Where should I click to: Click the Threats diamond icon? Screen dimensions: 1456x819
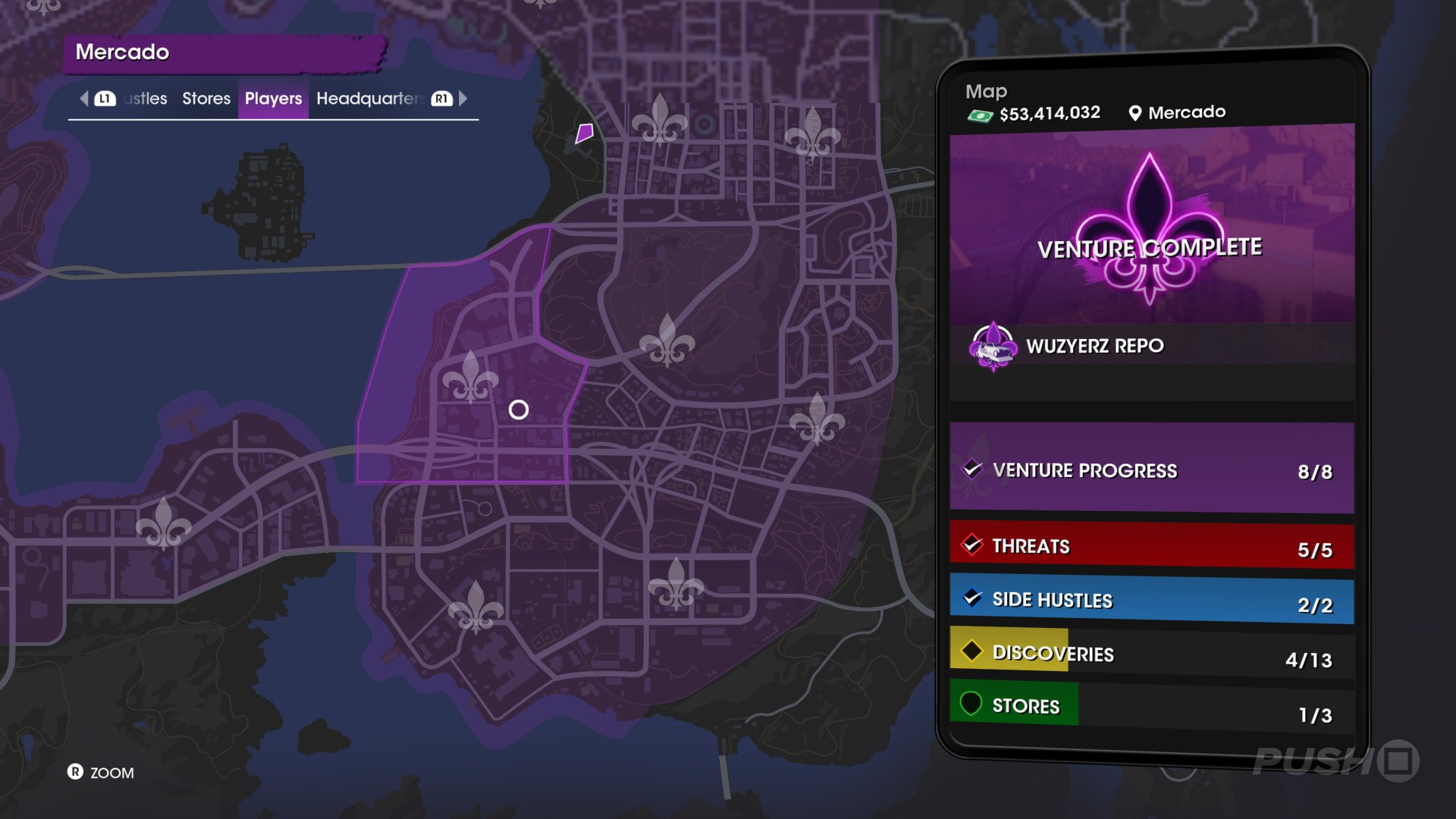click(x=973, y=544)
